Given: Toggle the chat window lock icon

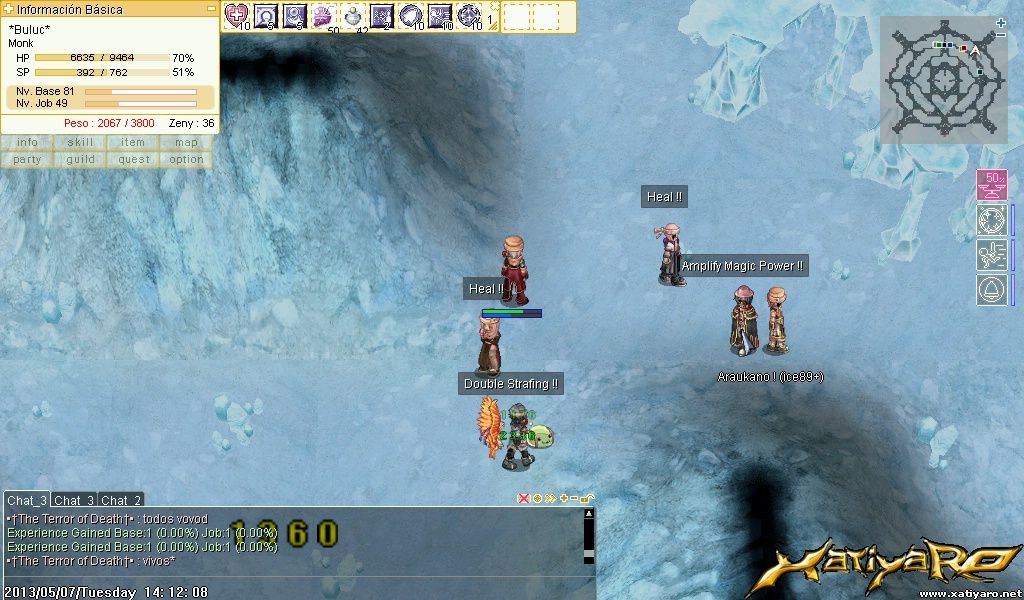Looking at the screenshot, I should coord(587,498).
